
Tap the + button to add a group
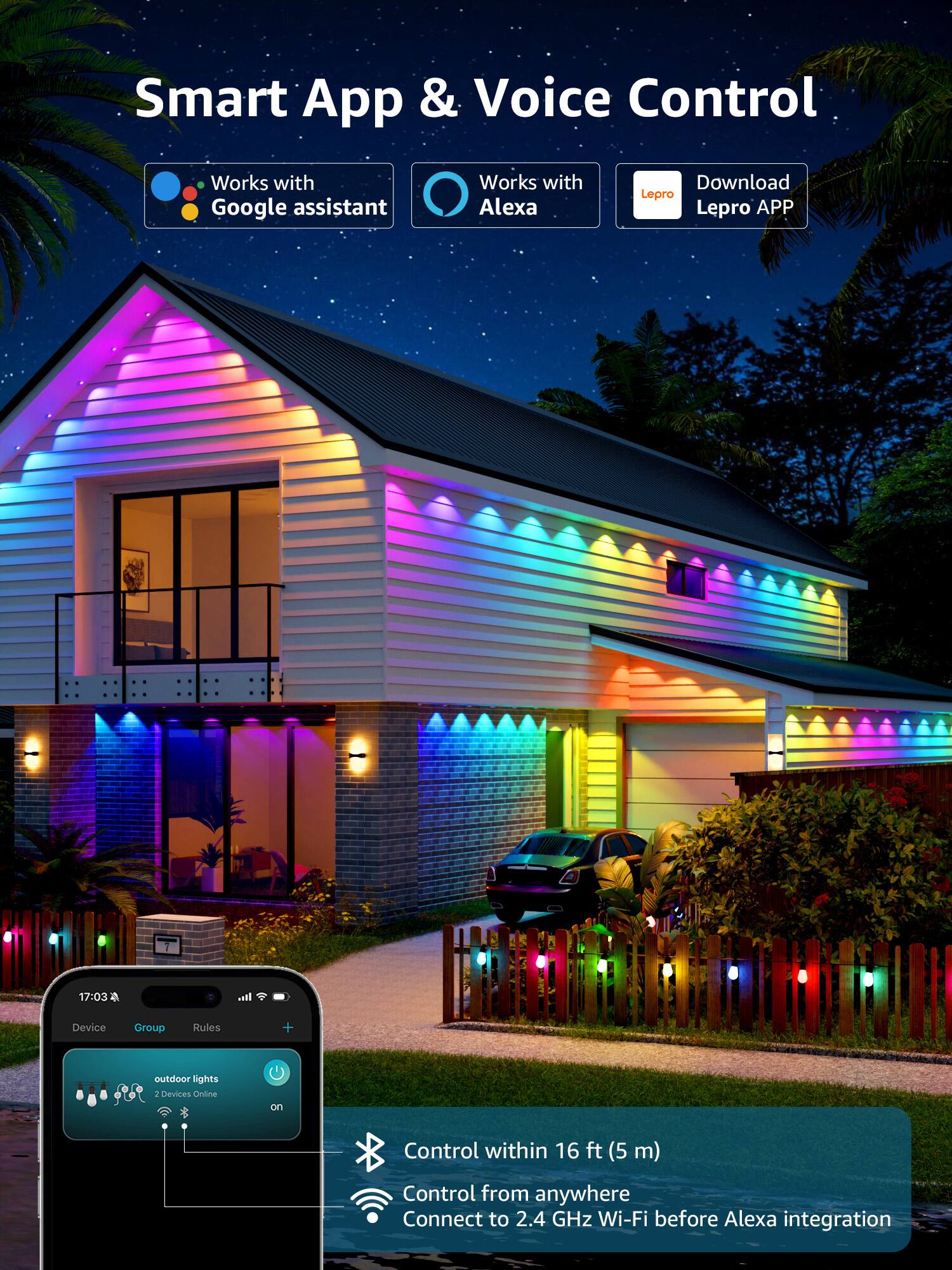288,1027
